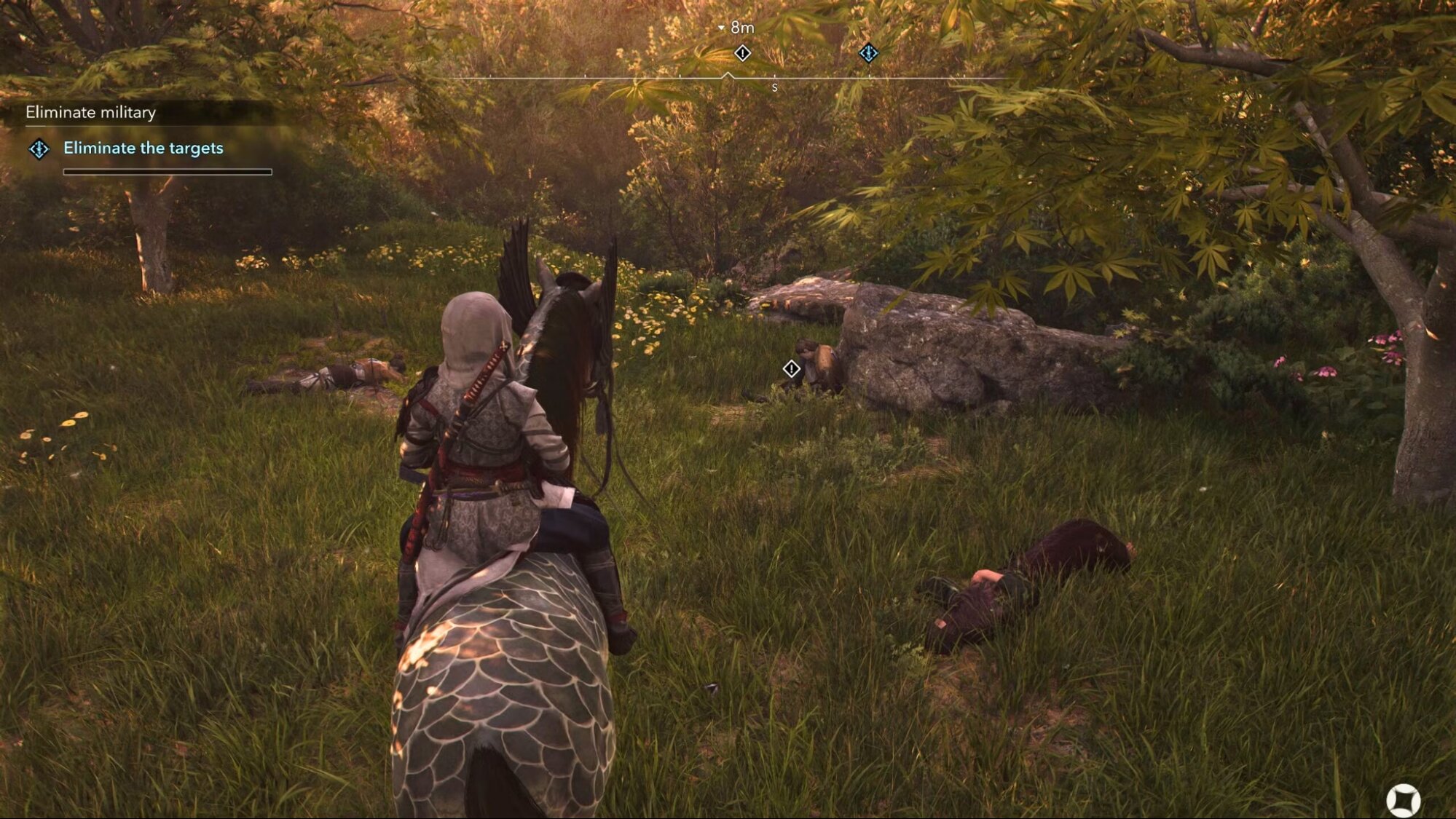
Task: Select the blue objective diamond on the compass bar
Action: [x=867, y=52]
